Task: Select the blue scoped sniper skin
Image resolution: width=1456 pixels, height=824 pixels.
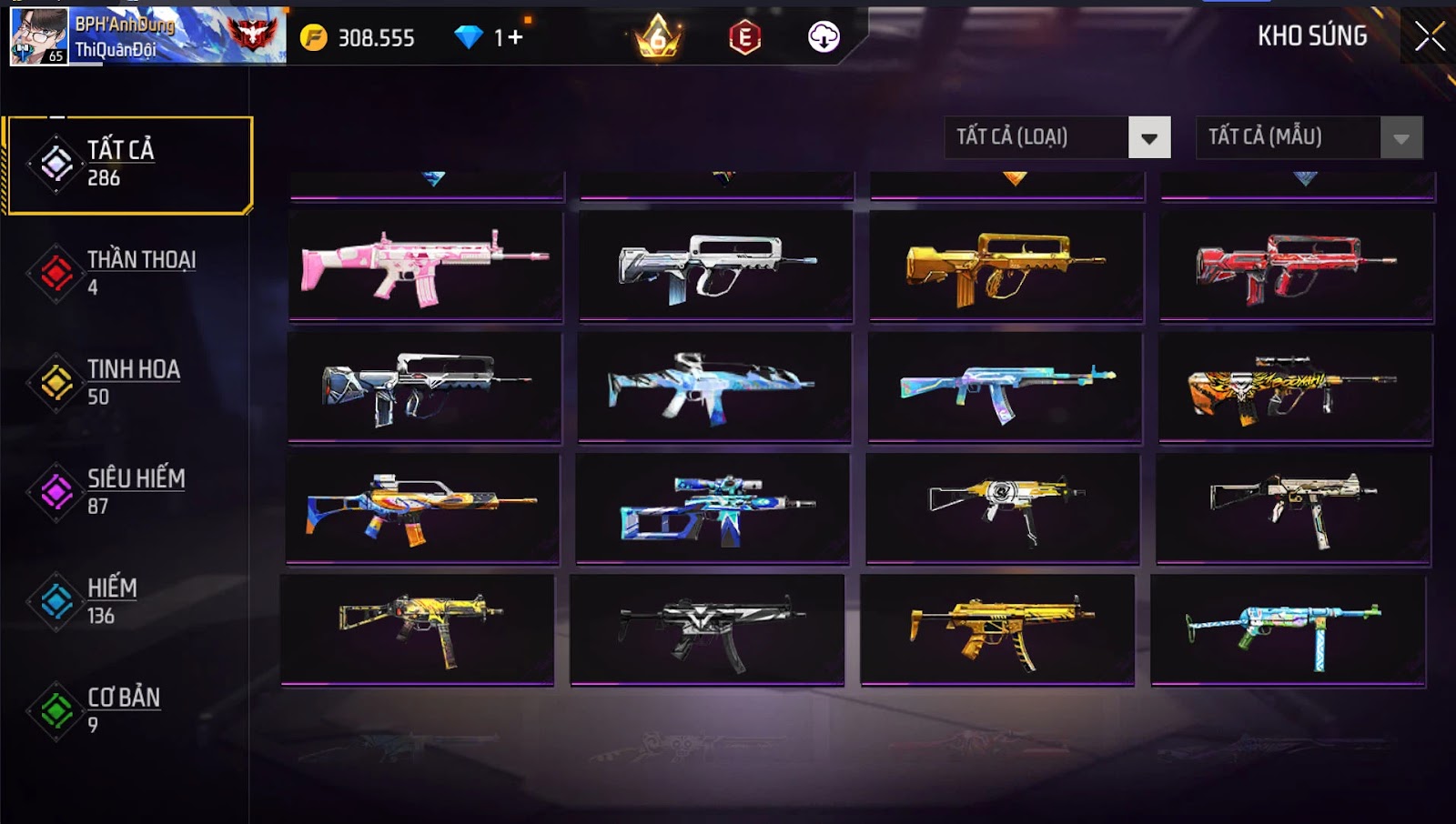Action: pyautogui.click(x=713, y=508)
